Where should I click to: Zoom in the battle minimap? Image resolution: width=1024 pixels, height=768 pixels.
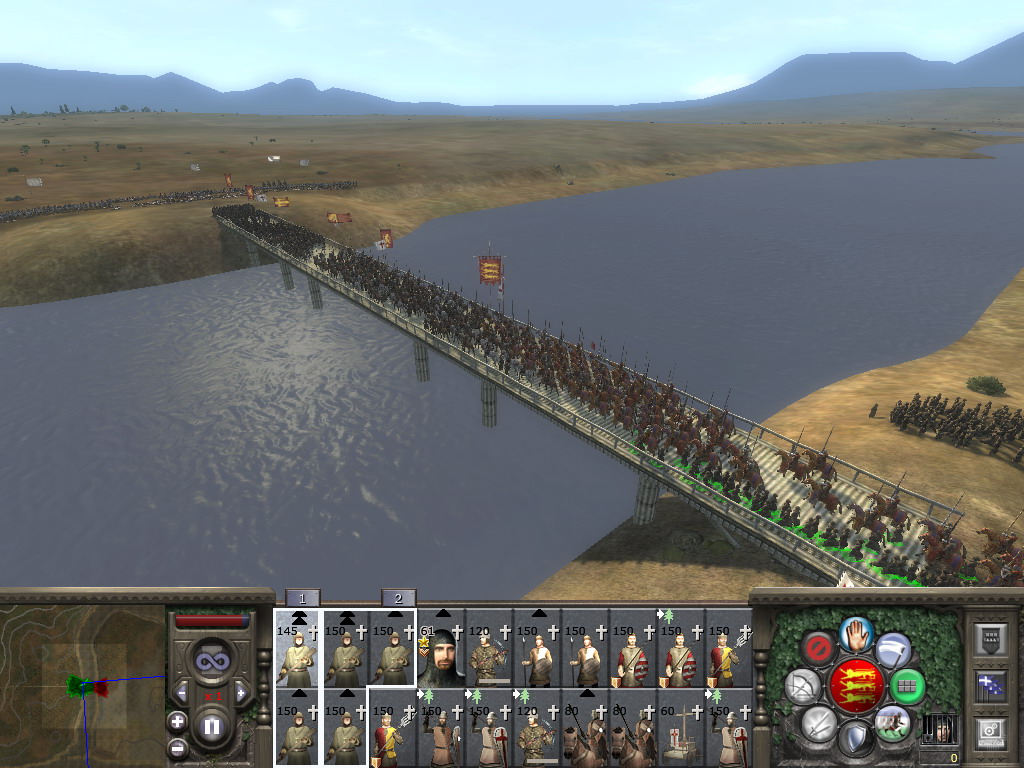(178, 721)
